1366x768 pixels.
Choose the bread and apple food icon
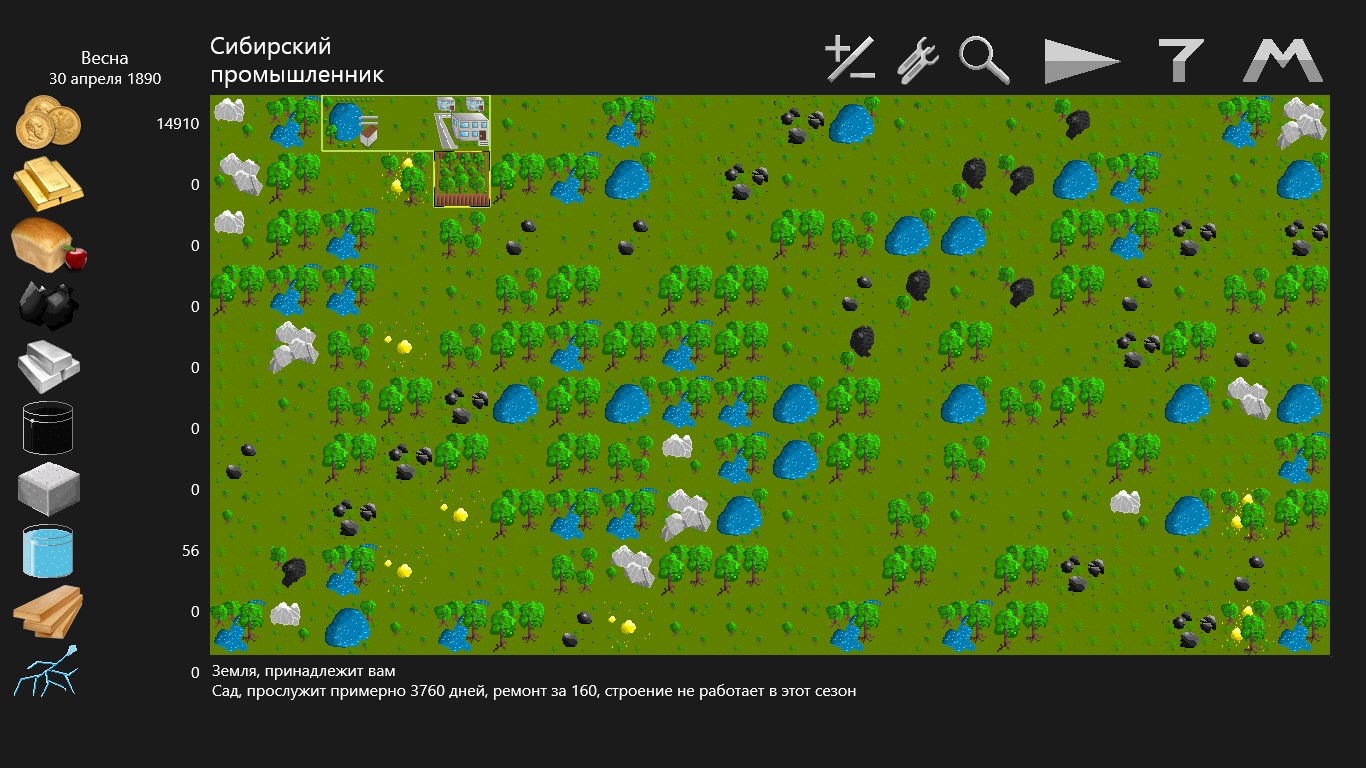[48, 245]
